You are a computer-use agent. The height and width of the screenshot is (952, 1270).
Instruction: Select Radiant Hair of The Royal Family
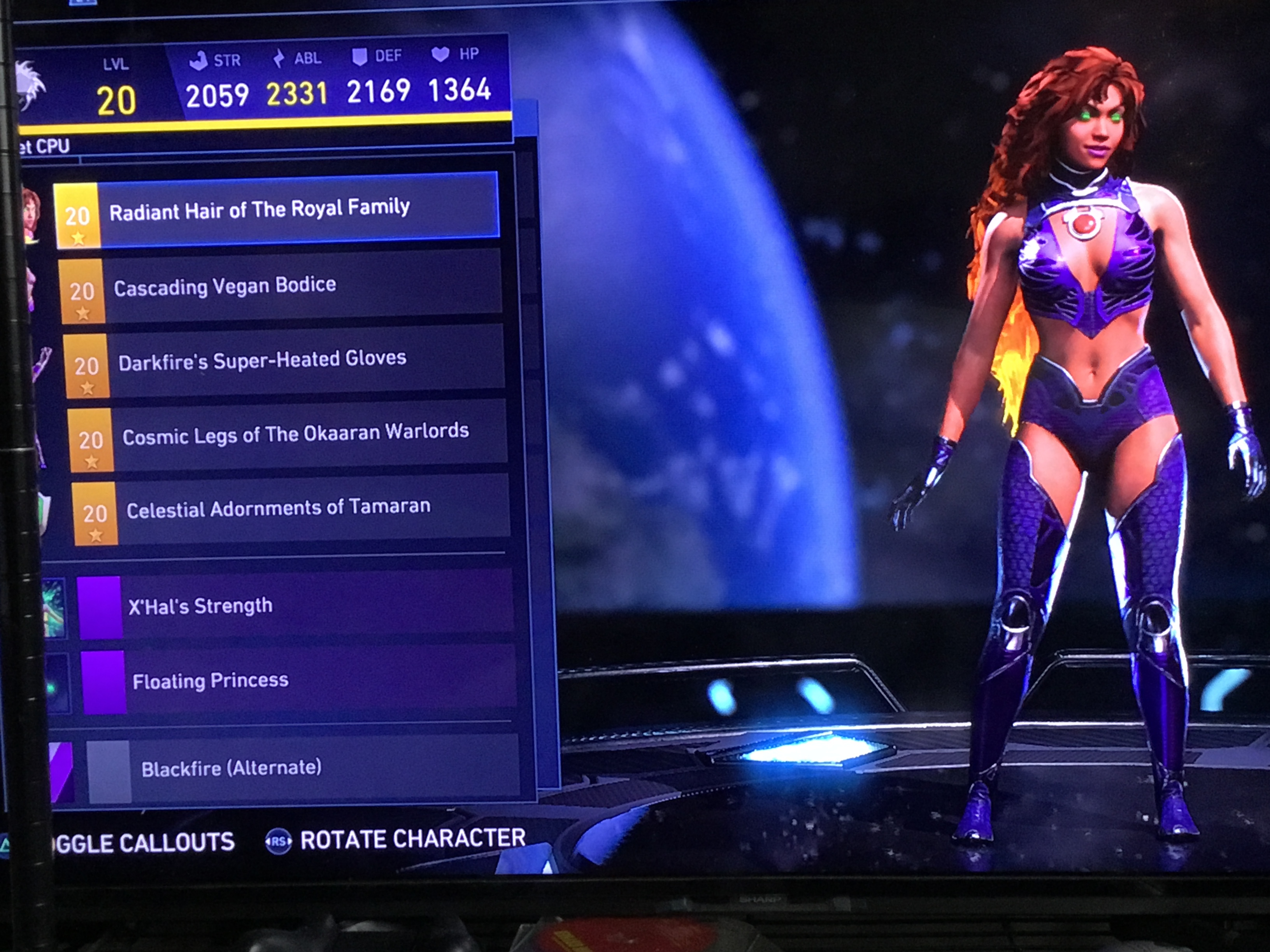click(x=275, y=210)
